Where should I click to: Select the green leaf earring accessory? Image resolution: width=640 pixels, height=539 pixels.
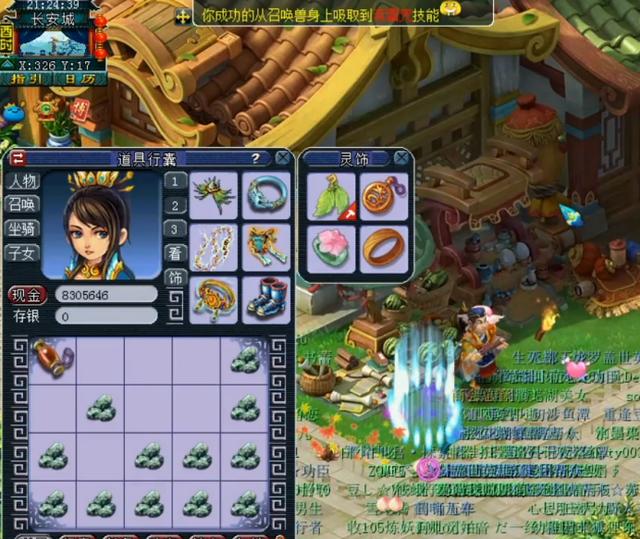click(328, 195)
